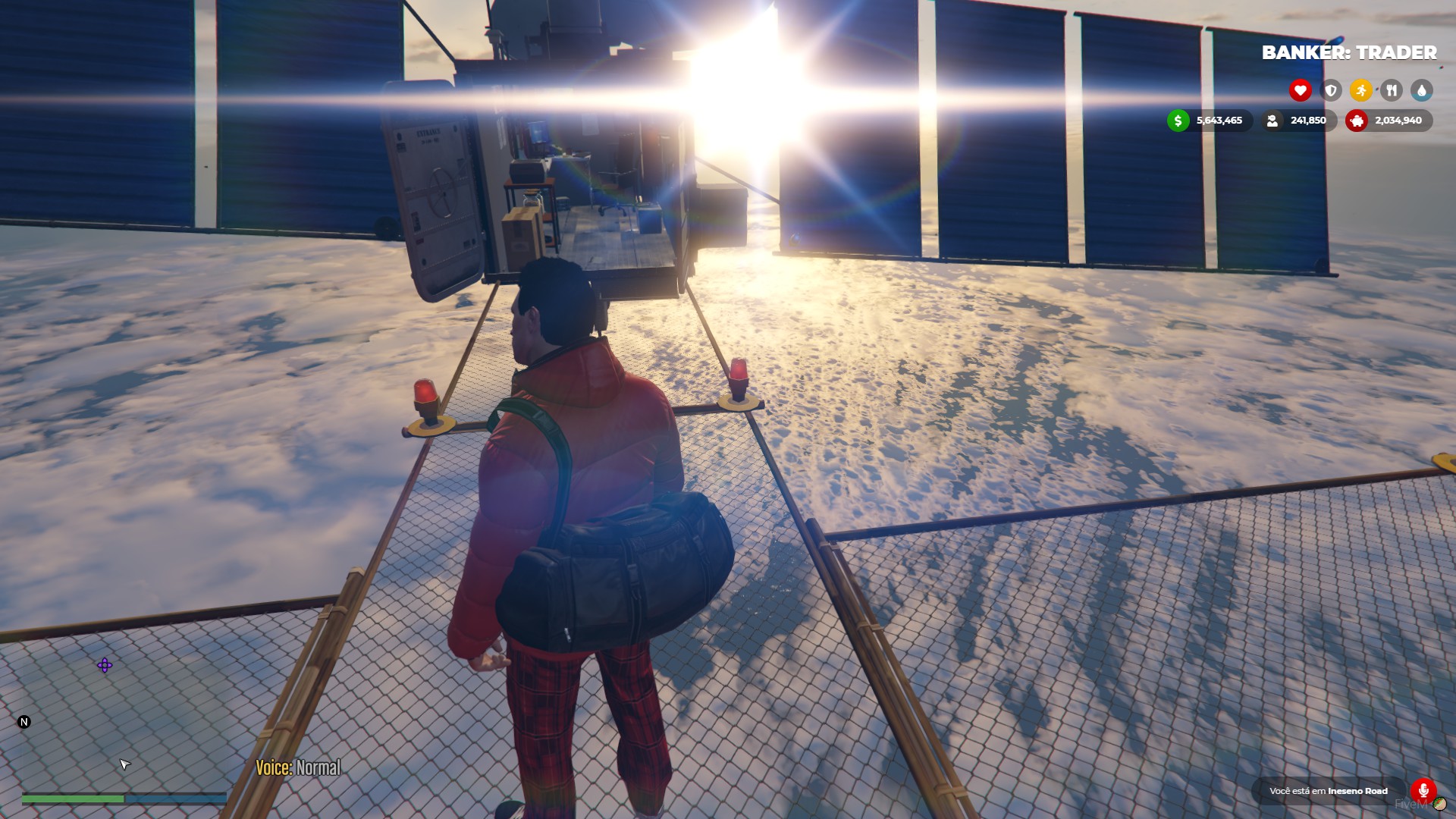The height and width of the screenshot is (819, 1456).
Task: Click the yellow running stamina icon
Action: [x=1360, y=90]
